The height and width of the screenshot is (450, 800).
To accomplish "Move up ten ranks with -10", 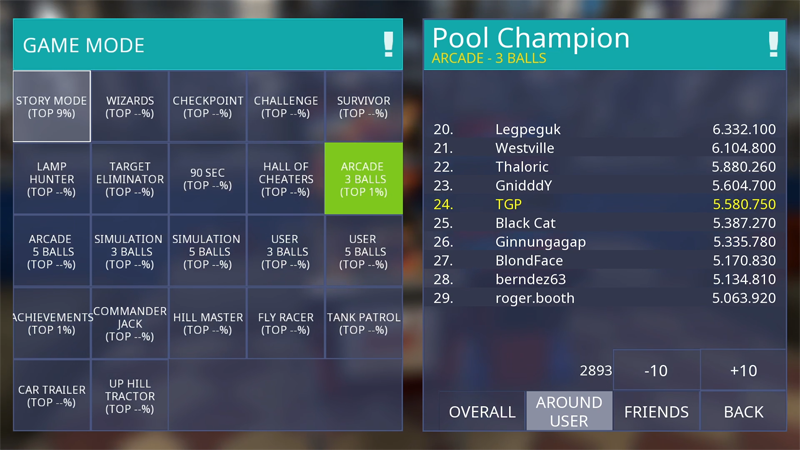I will (656, 370).
